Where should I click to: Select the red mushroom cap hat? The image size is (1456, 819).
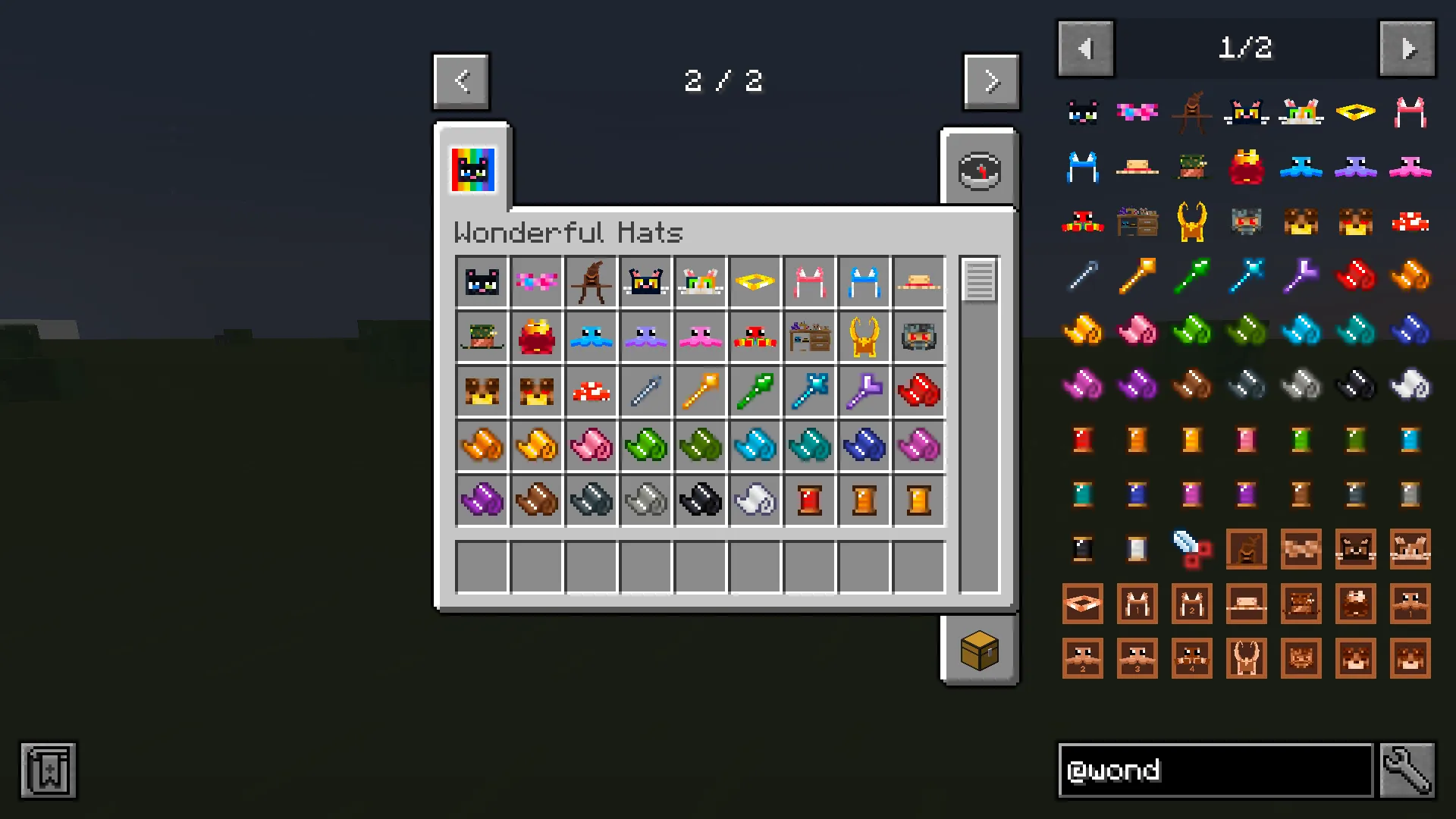coord(591,391)
